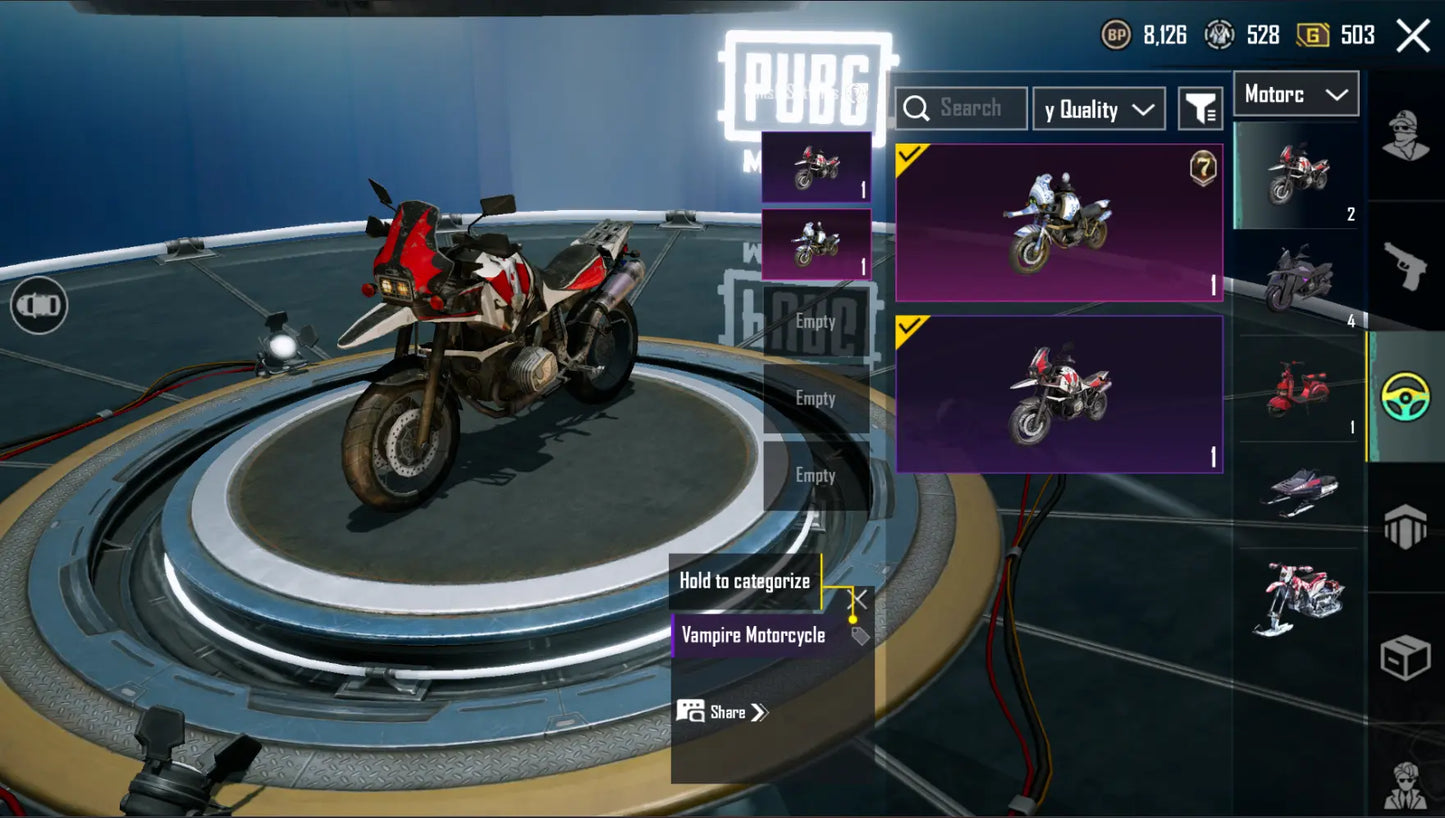Choose the red scooter vehicle thumbnail
1445x818 pixels.
coord(1298,390)
